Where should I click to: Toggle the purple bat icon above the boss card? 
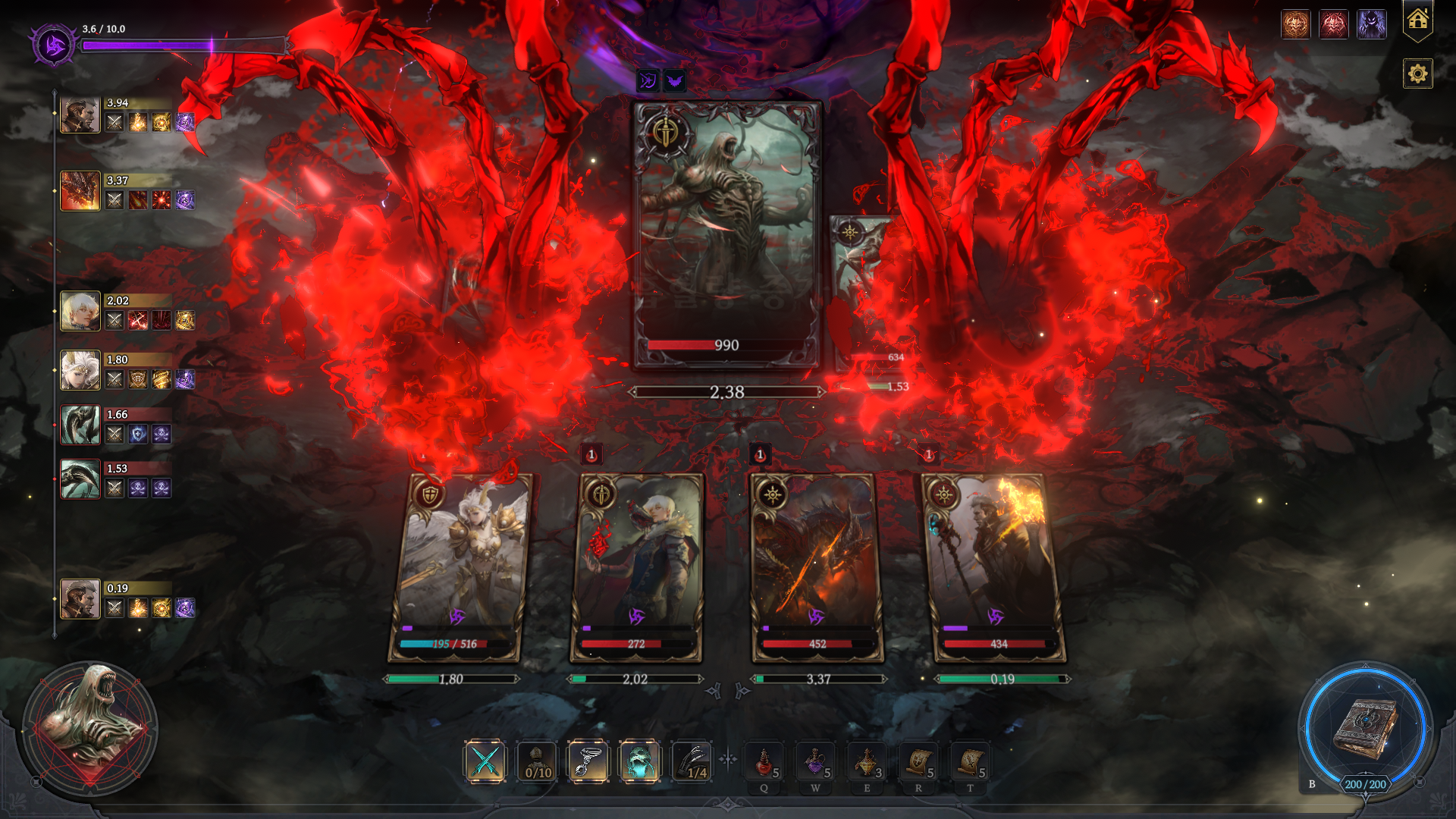pos(673,81)
